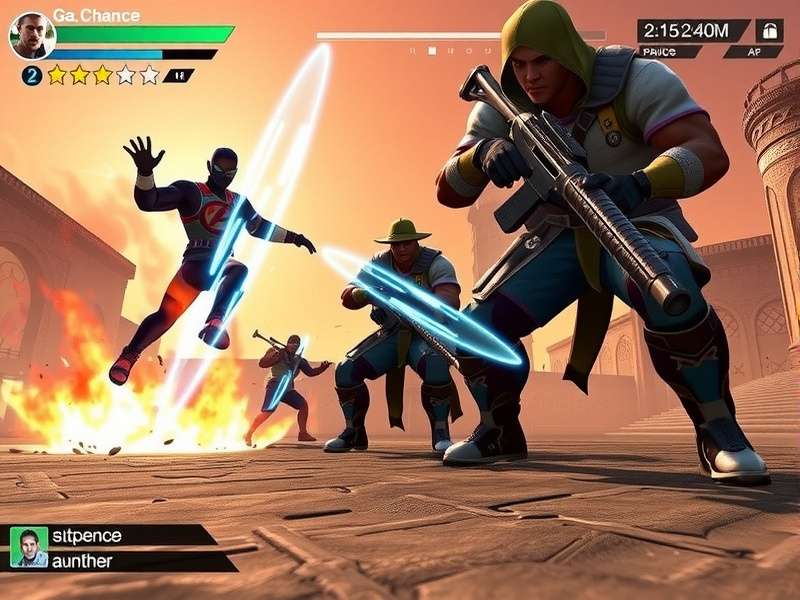Open the lock icon button

769,30
